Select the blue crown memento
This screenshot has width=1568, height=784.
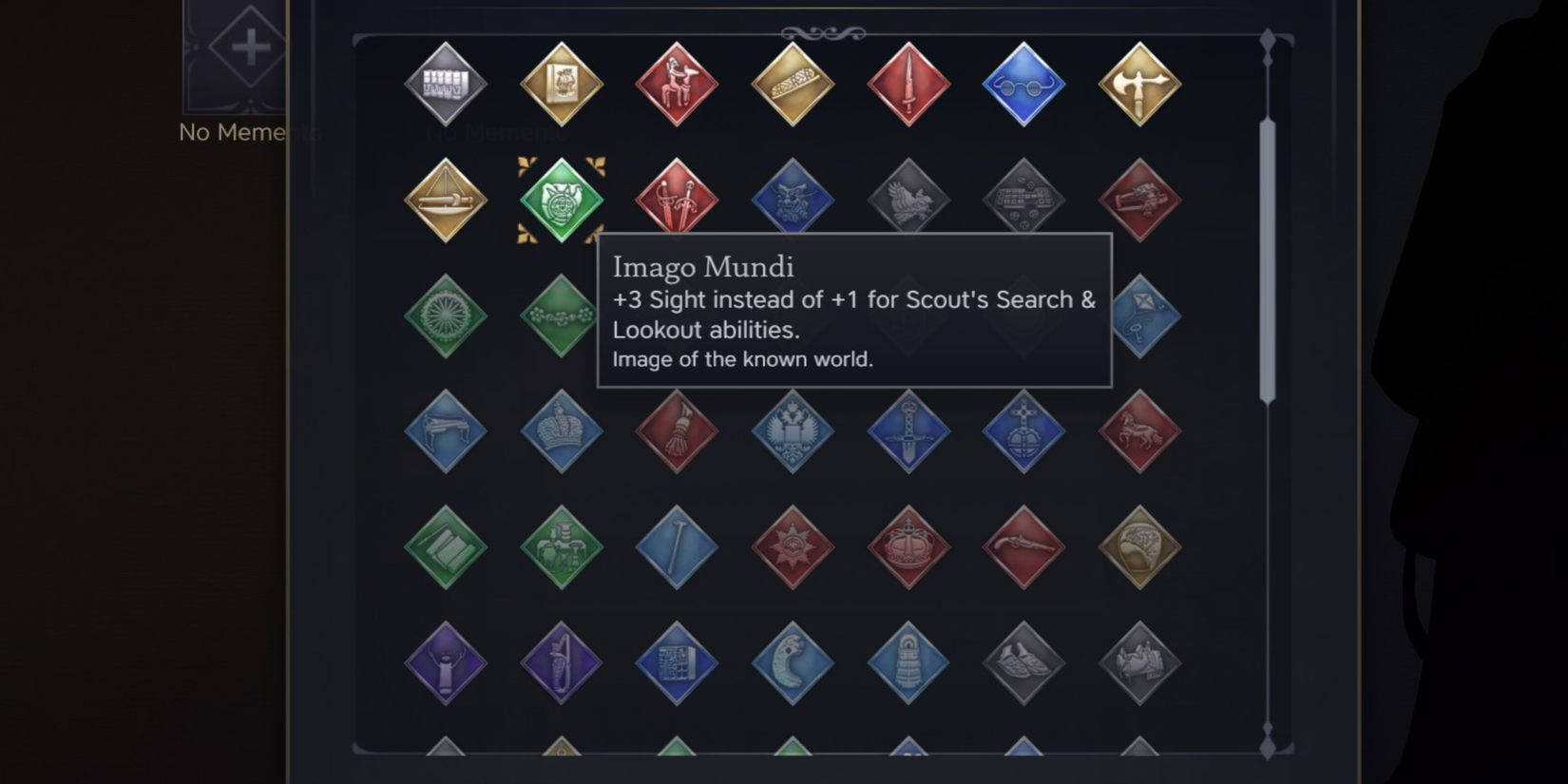pos(561,432)
